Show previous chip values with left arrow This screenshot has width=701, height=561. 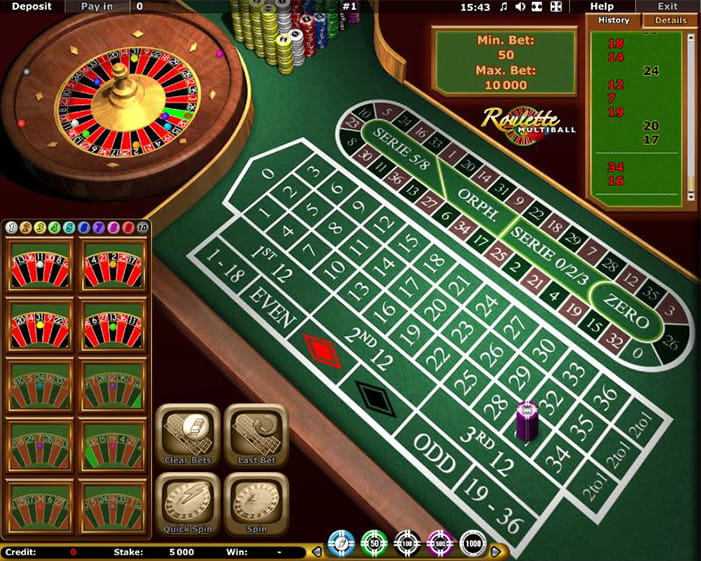pos(317,550)
